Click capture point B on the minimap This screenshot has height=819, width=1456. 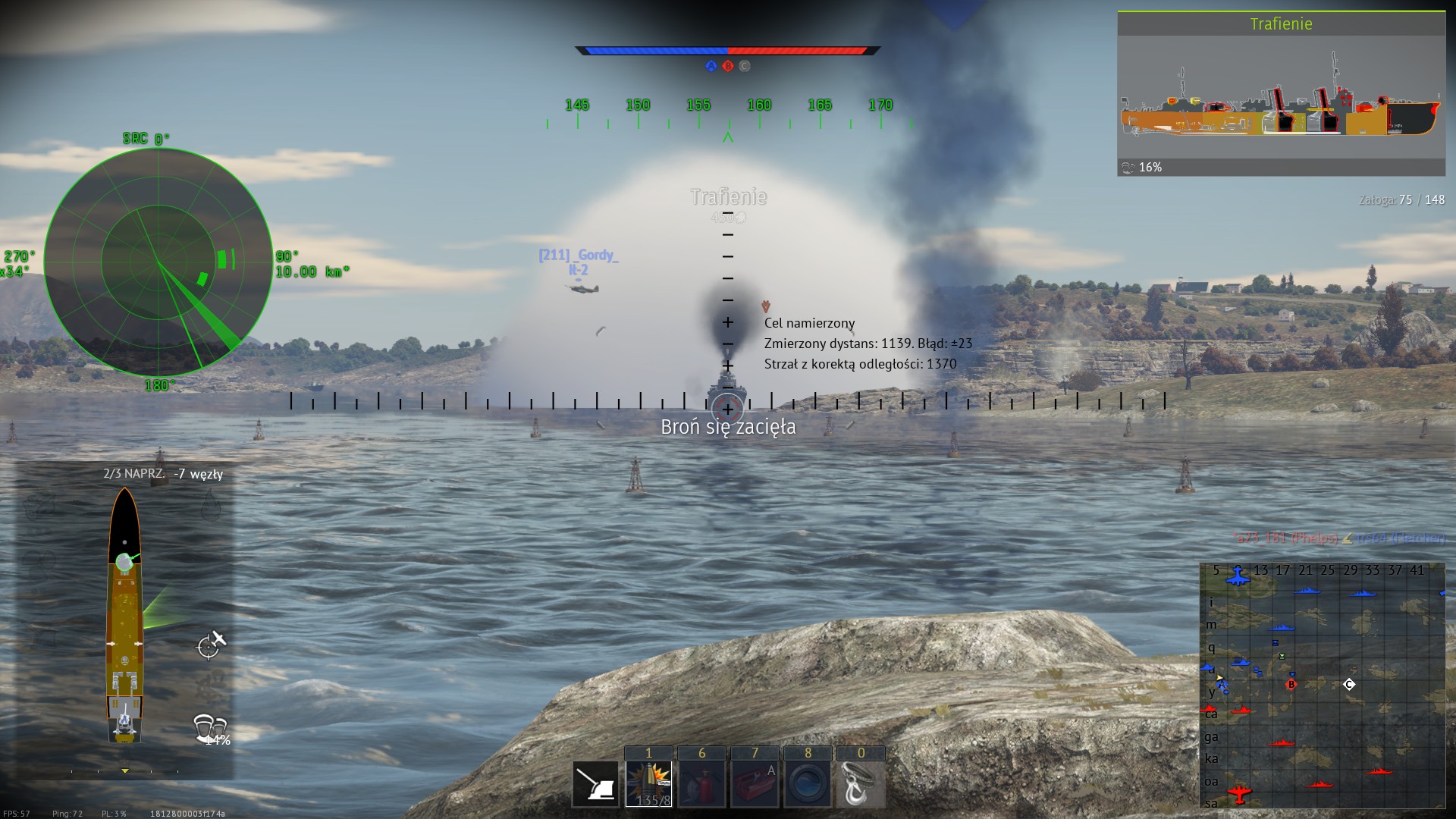(1291, 685)
